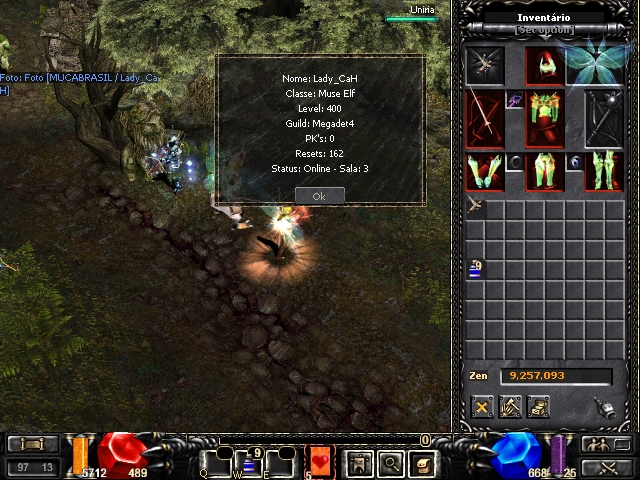This screenshot has height=480, width=640.
Task: Click the Set option label in the inventory
Action: [x=543, y=30]
